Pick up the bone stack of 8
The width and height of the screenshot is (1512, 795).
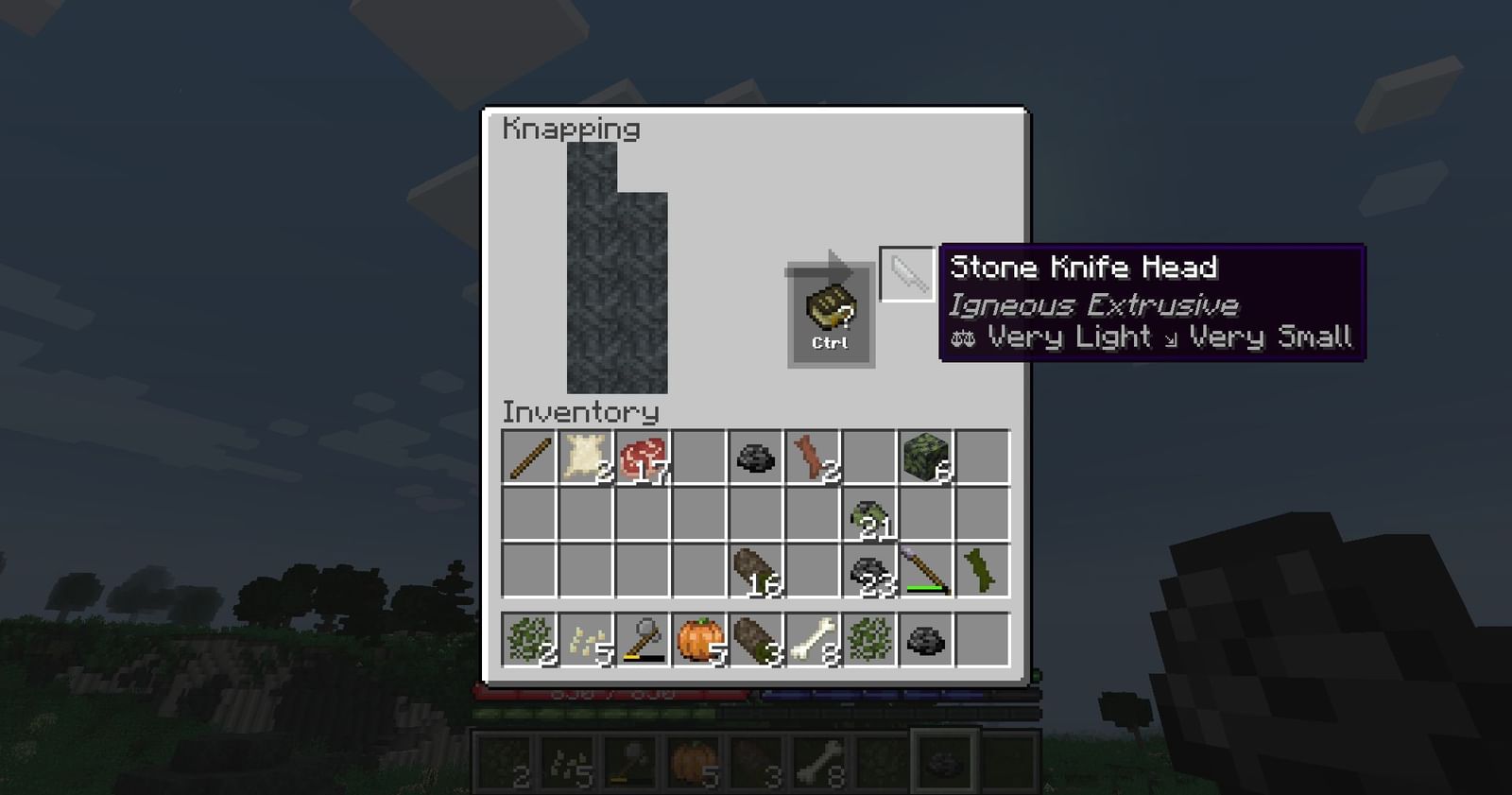tap(814, 639)
